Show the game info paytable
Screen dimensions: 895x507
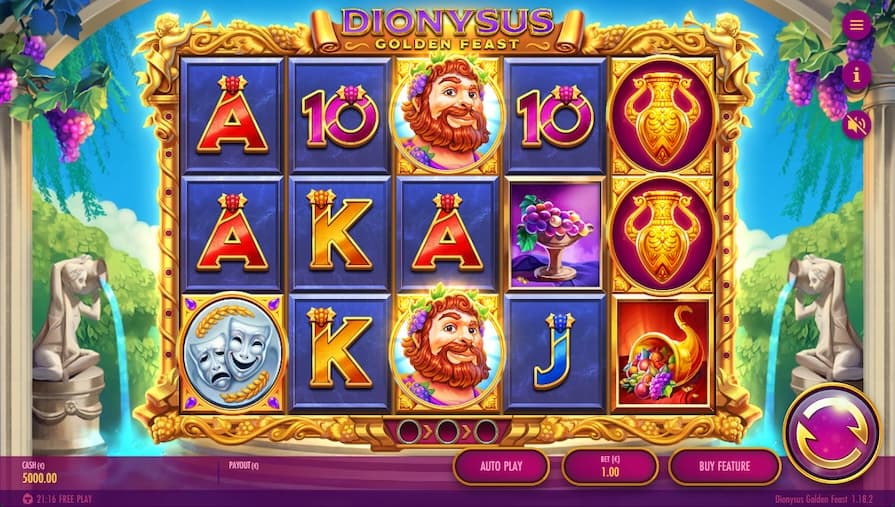(x=857, y=75)
